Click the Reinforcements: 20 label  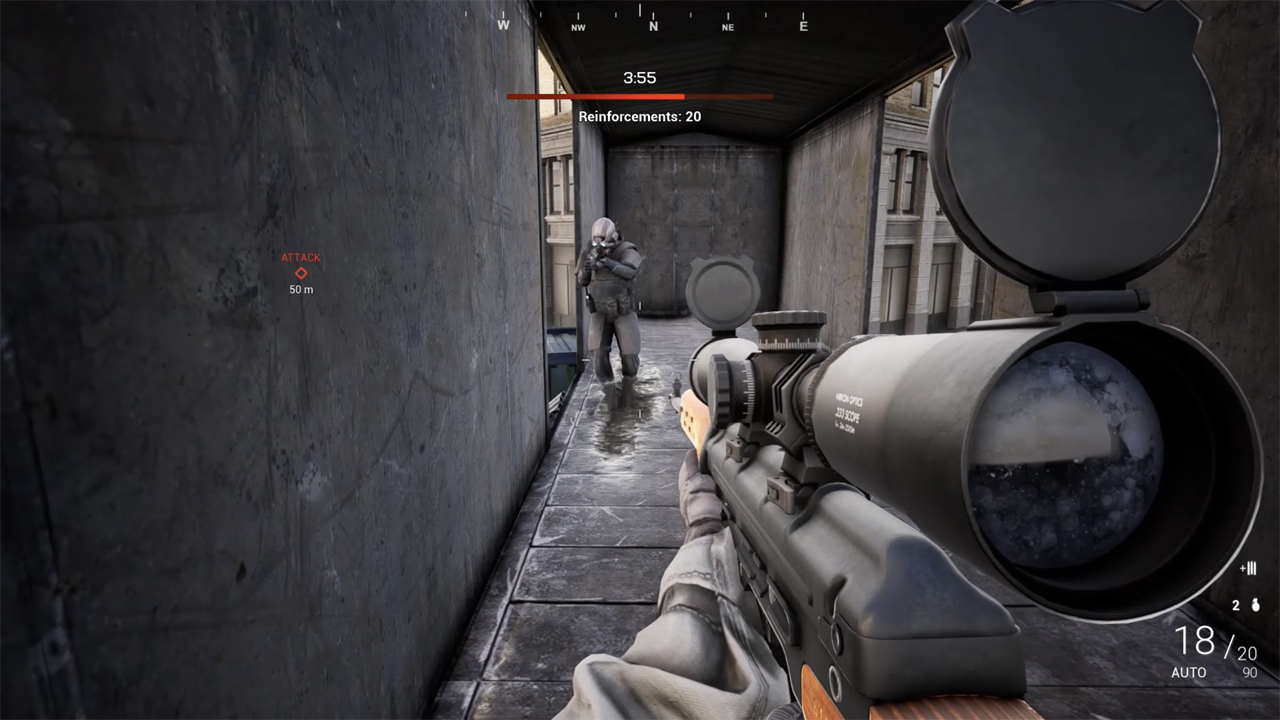(x=640, y=116)
